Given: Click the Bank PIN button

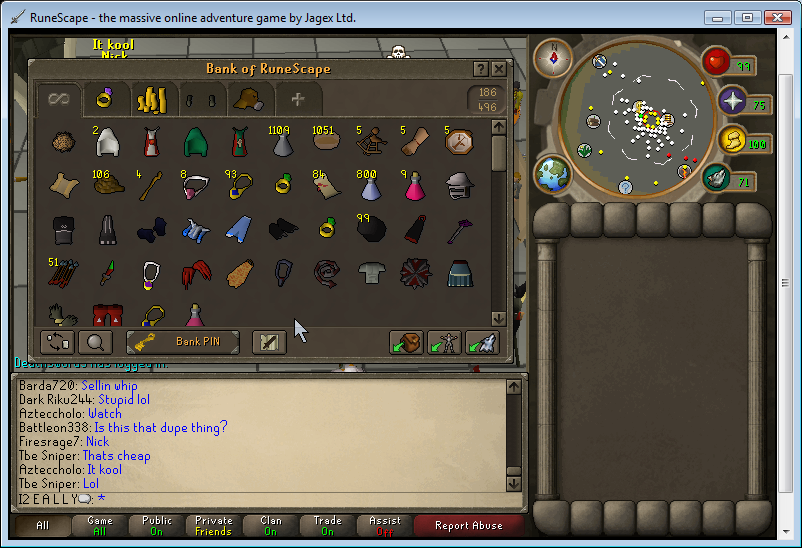Looking at the screenshot, I should tap(183, 342).
